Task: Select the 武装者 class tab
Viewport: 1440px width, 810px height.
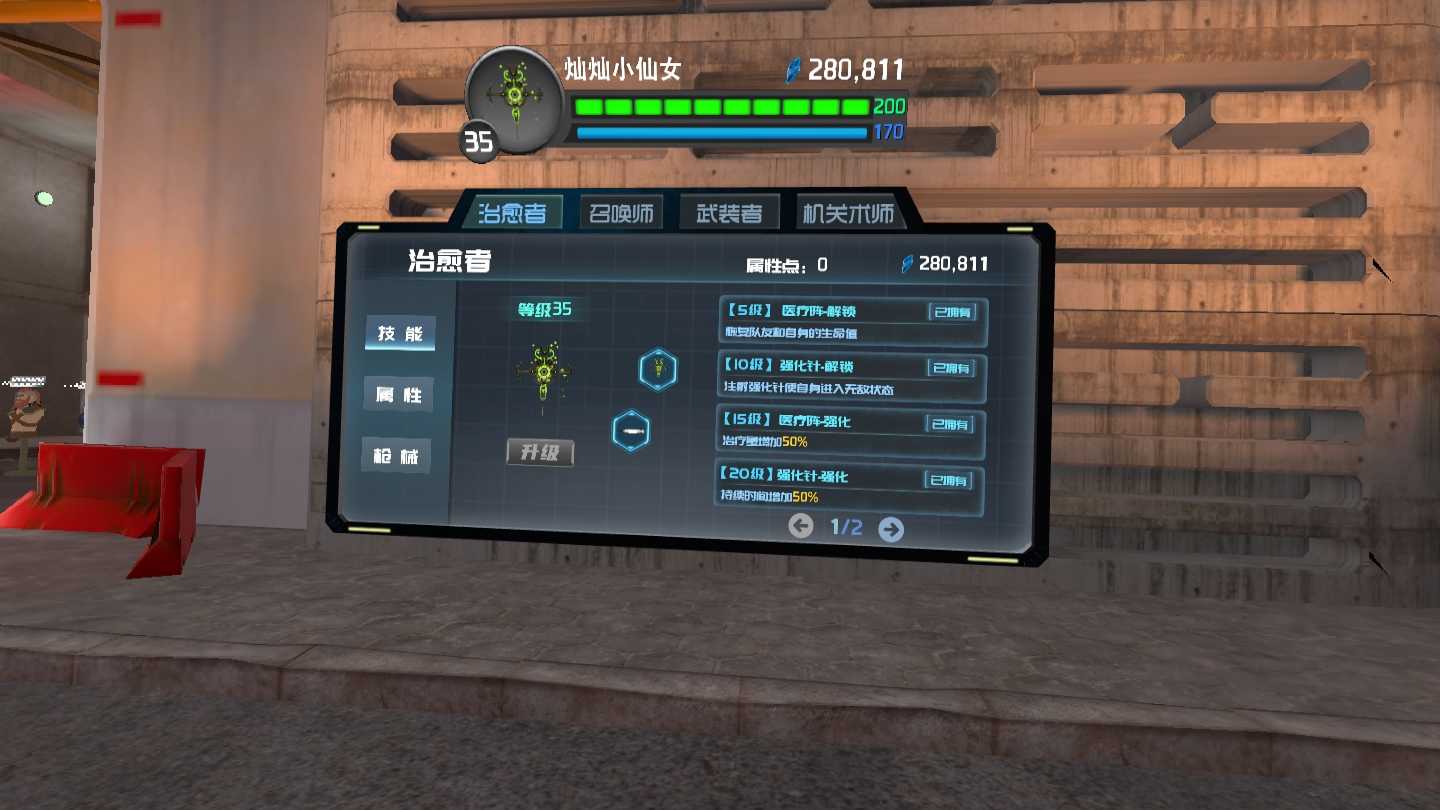Action: (729, 213)
